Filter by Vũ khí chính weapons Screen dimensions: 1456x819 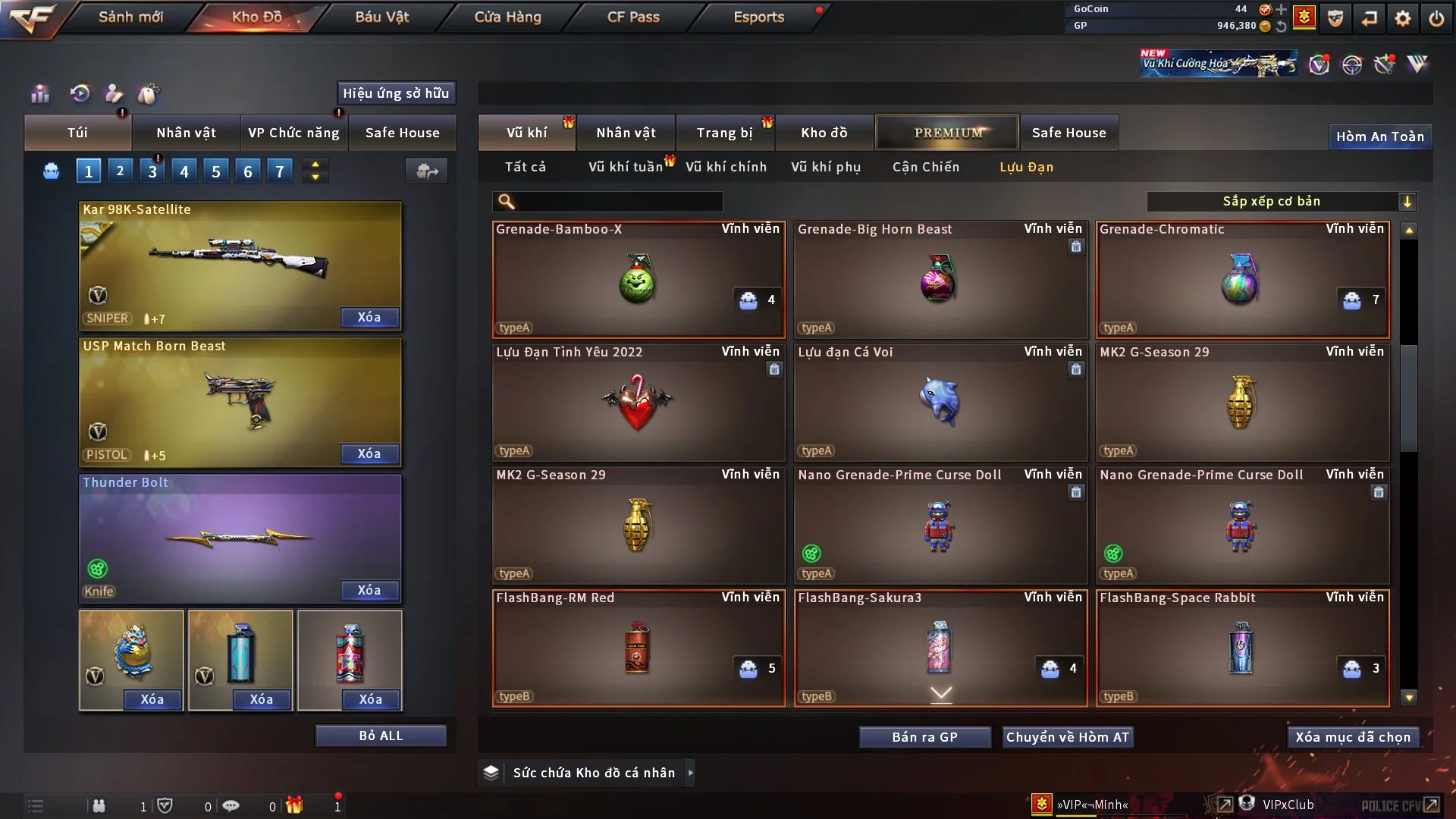click(x=726, y=167)
